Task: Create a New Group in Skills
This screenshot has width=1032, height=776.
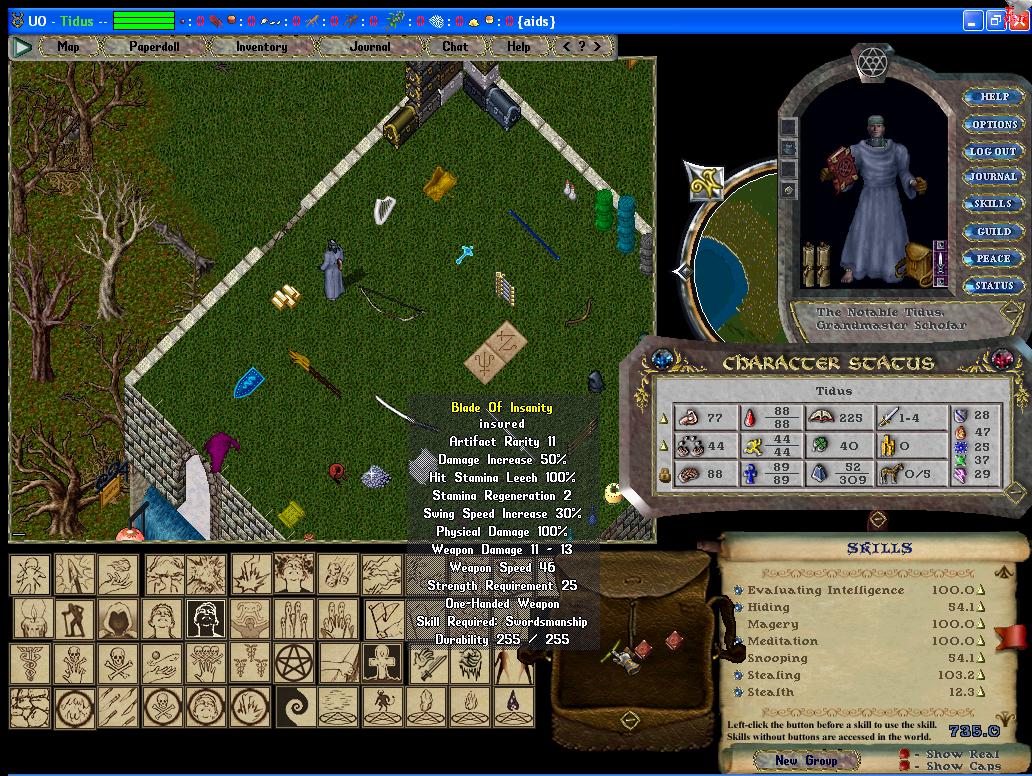Action: tap(806, 761)
